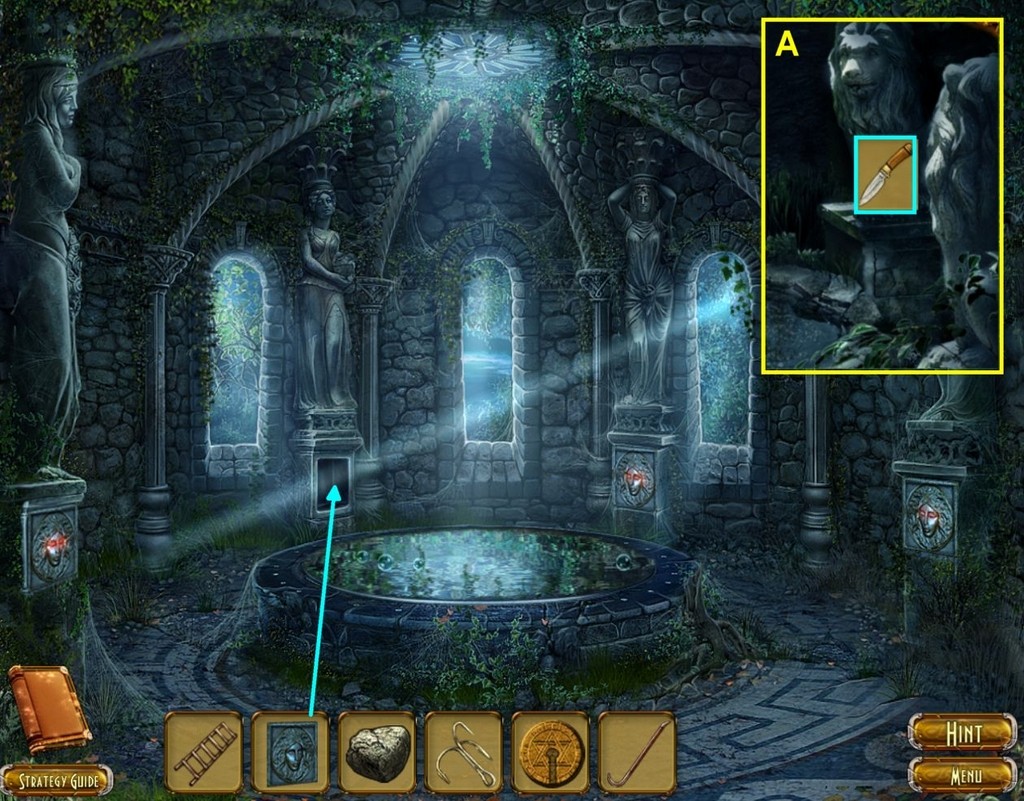Open the game Menu
This screenshot has width=1024, height=801.
pyautogui.click(x=961, y=774)
